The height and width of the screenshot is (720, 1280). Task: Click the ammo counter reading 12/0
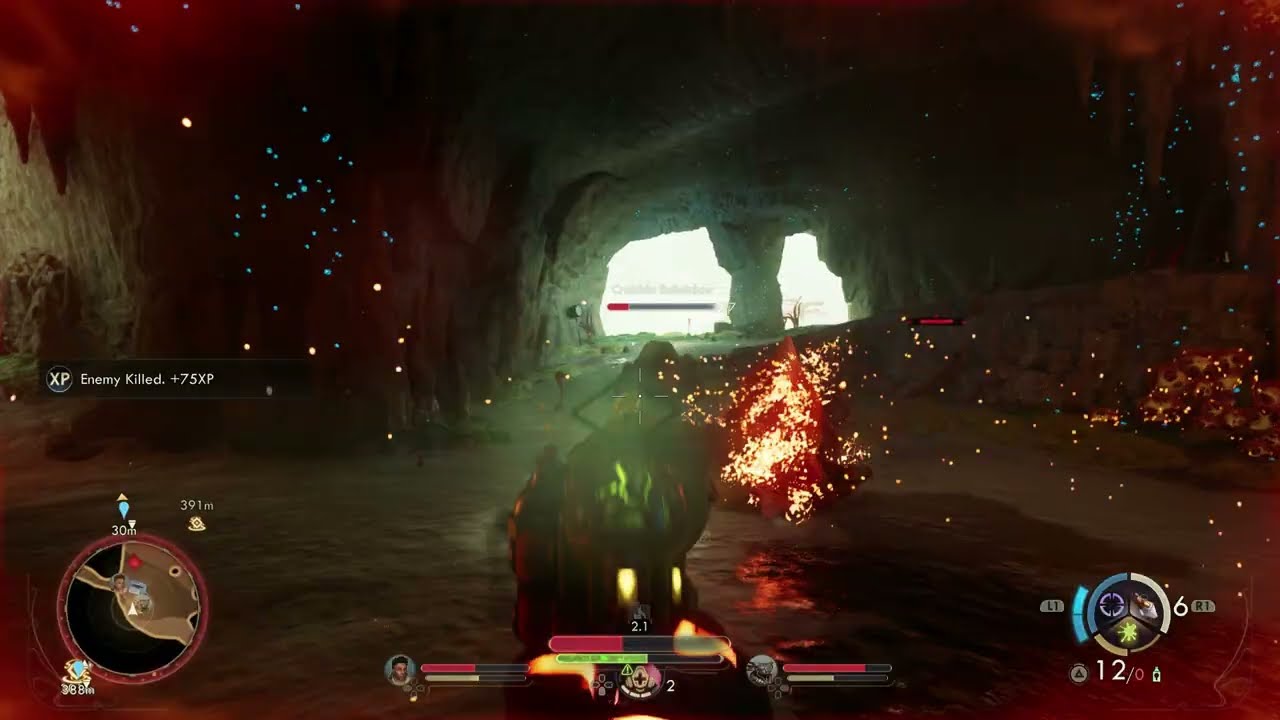[1112, 671]
